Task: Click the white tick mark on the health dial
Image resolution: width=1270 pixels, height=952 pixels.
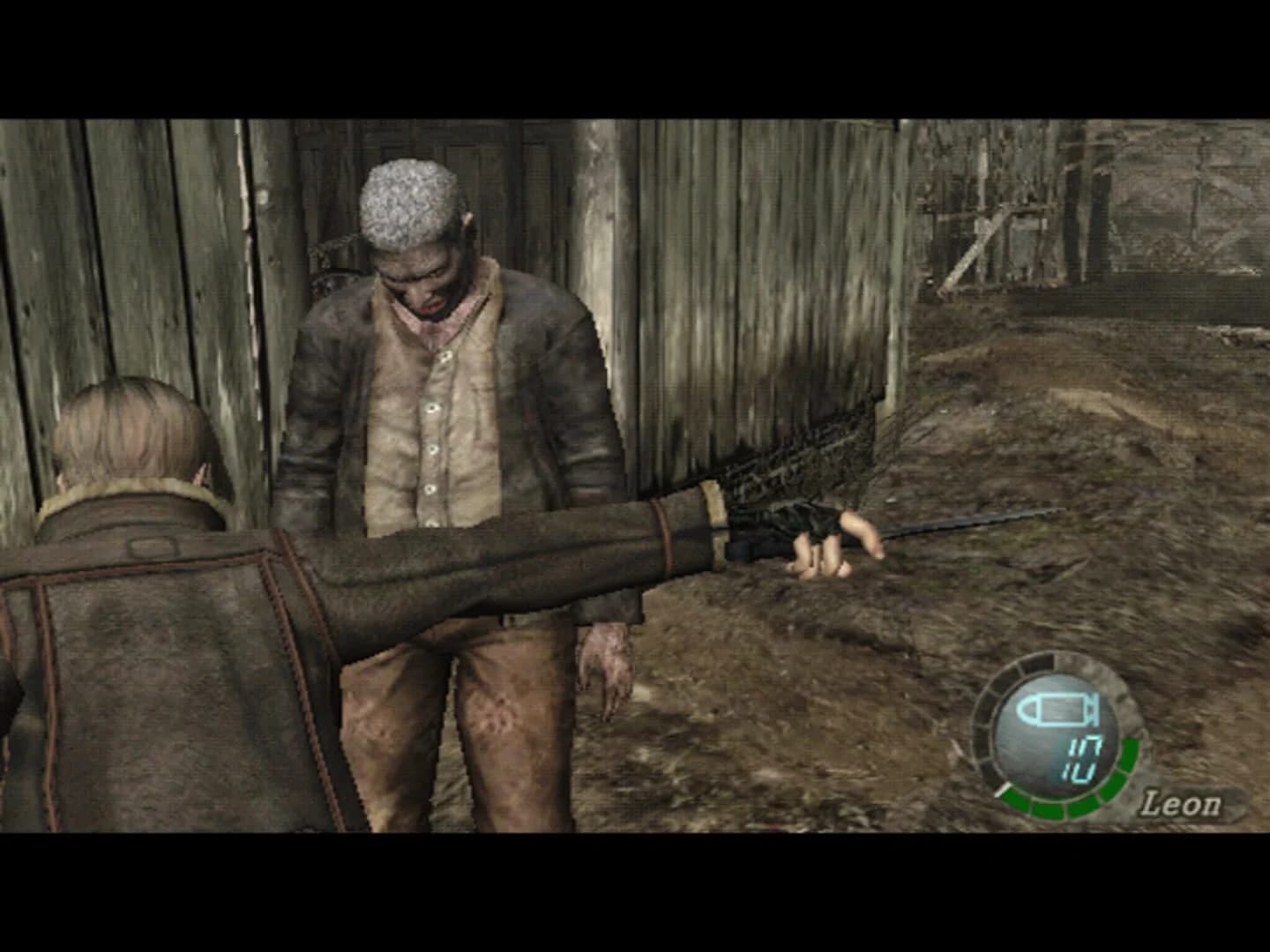Action: [1004, 788]
